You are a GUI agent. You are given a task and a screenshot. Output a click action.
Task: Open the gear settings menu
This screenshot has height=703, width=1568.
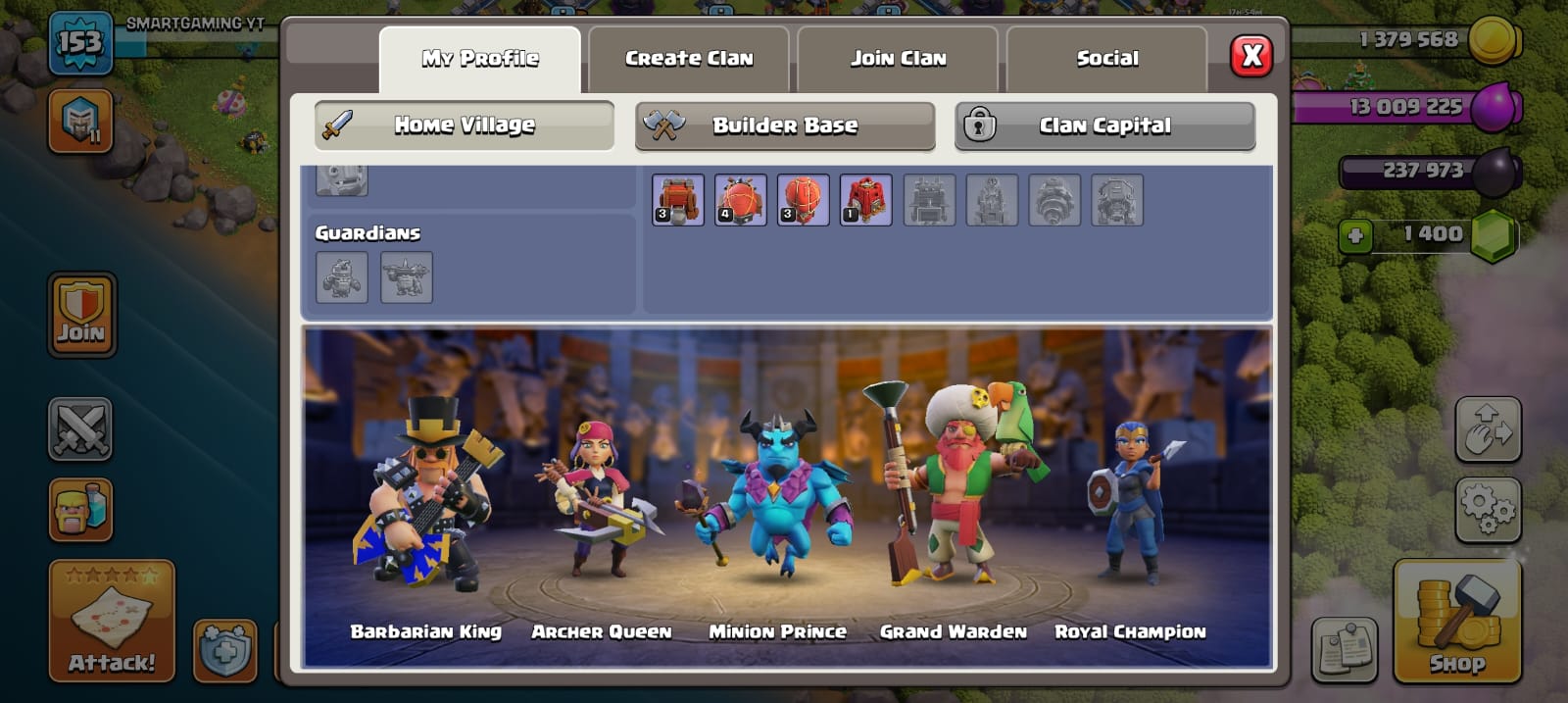tap(1488, 509)
